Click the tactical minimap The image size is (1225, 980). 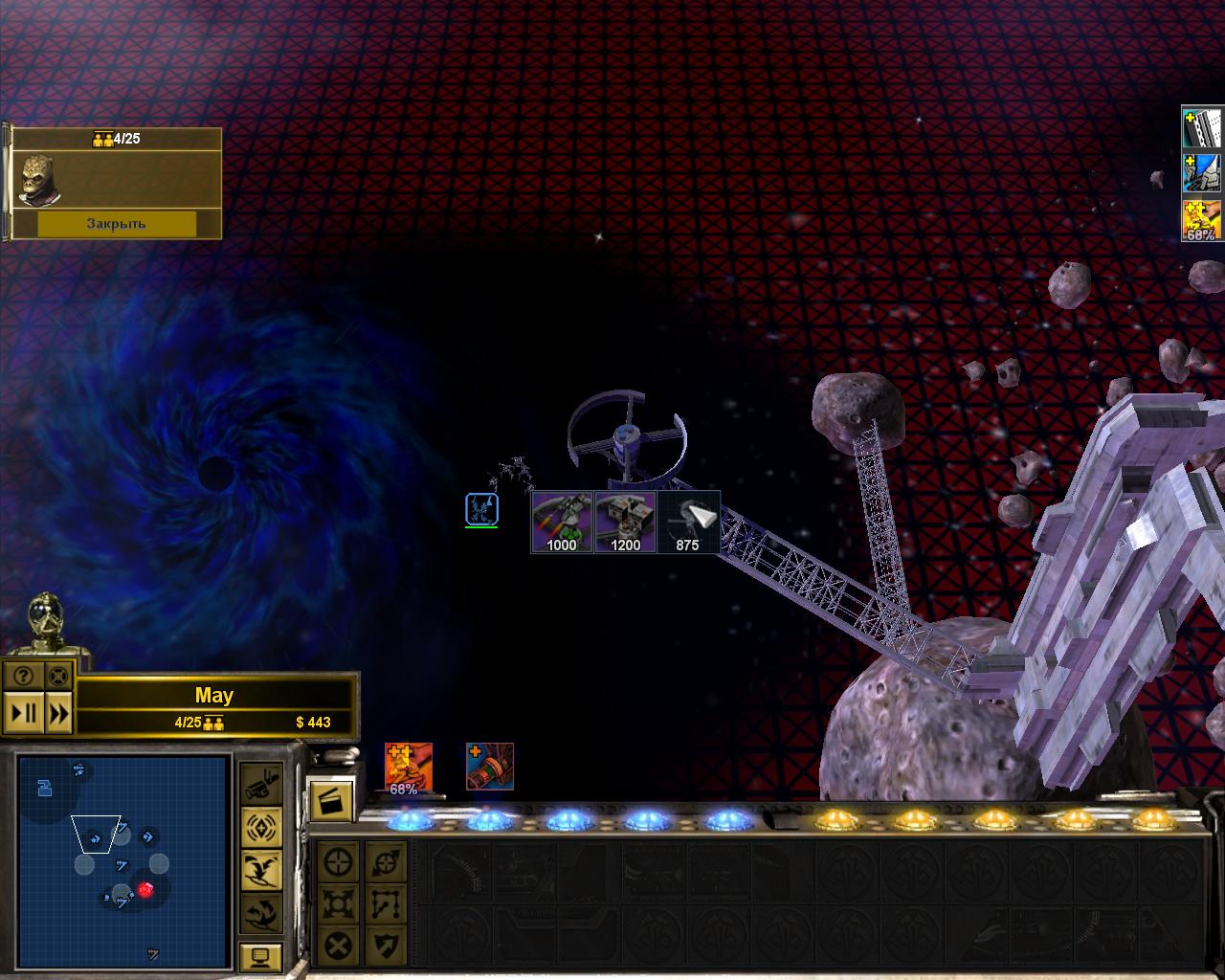pos(123,860)
